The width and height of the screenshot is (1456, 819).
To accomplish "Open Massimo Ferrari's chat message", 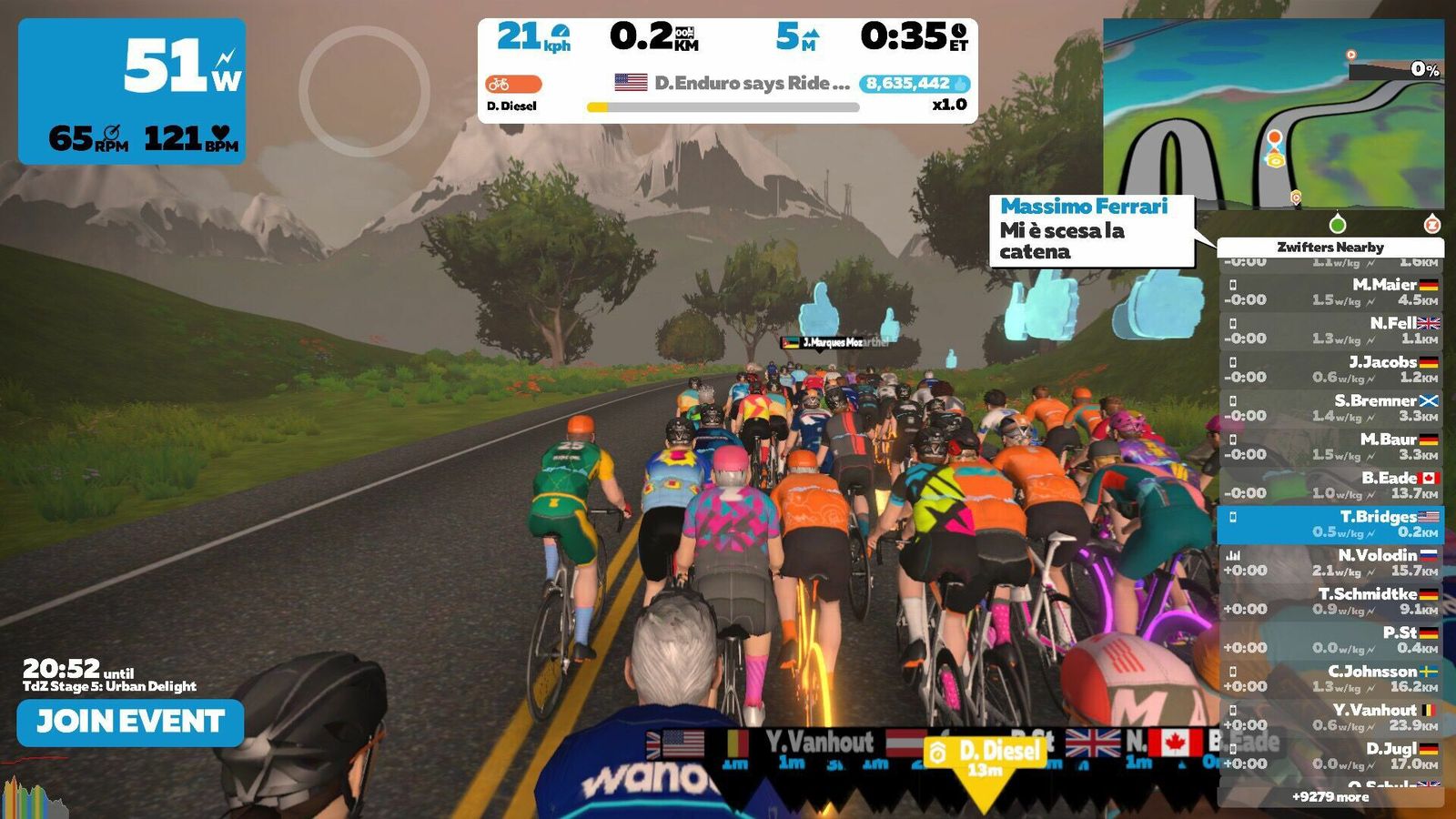I will pos(1091,230).
